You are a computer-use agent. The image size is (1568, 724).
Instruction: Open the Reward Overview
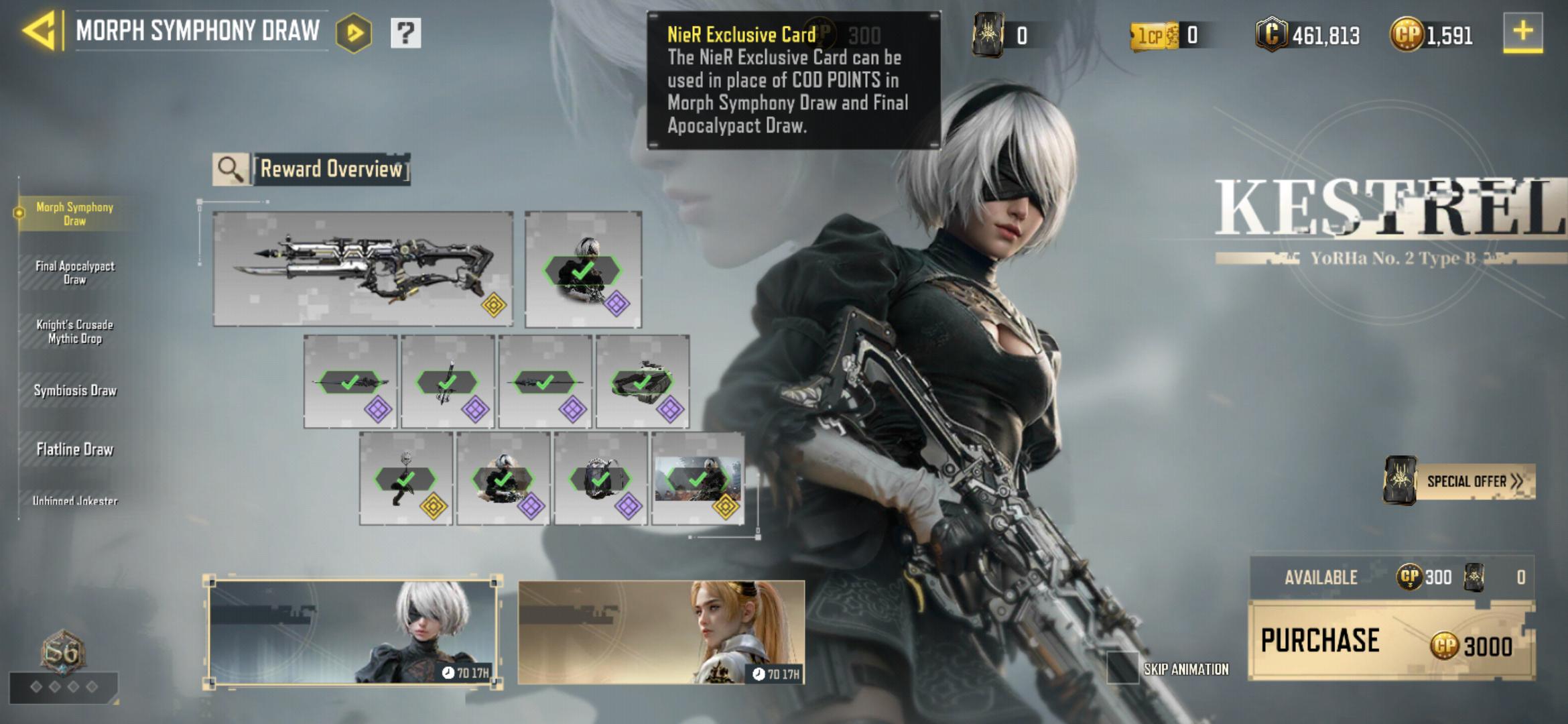(312, 169)
